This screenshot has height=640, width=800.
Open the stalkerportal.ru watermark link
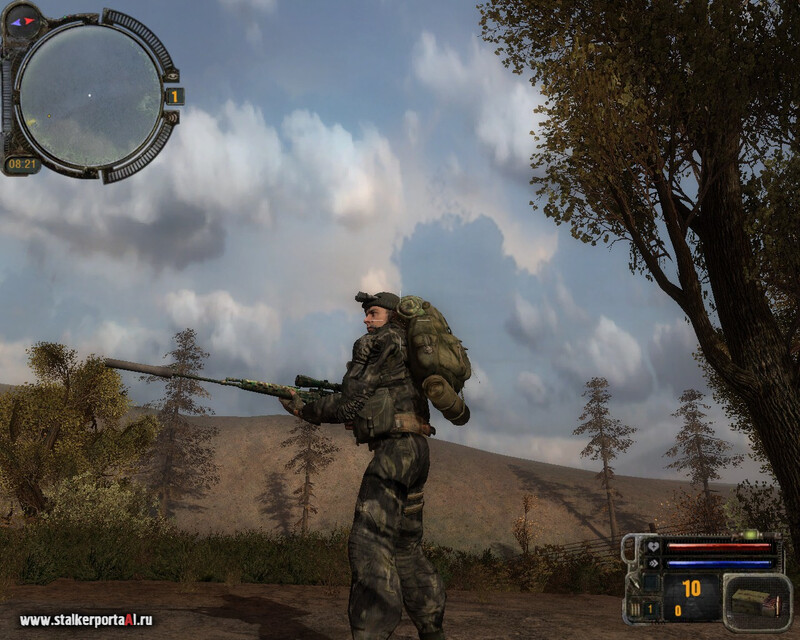point(86,620)
